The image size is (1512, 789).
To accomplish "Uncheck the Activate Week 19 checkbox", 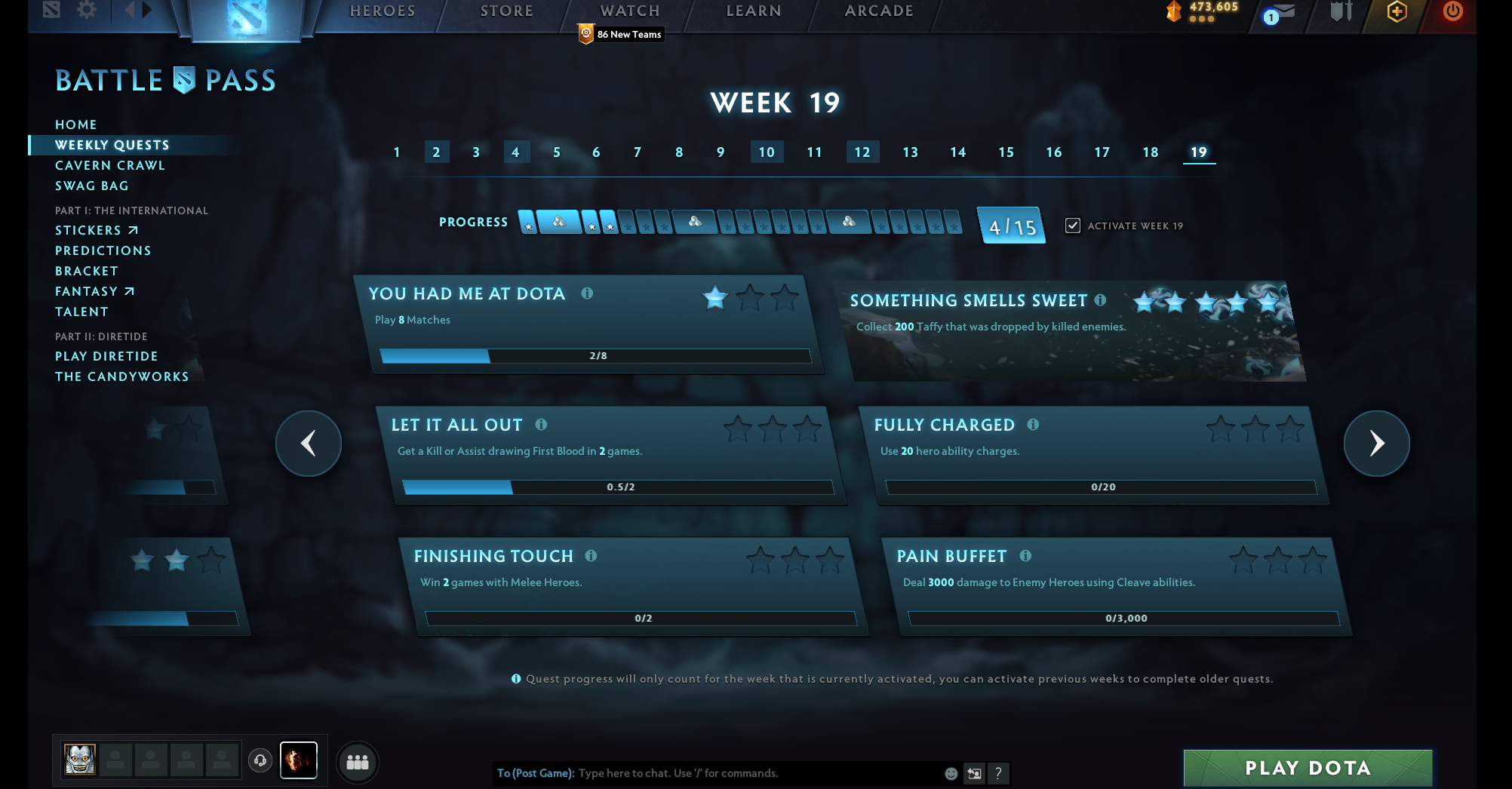I will click(x=1072, y=226).
